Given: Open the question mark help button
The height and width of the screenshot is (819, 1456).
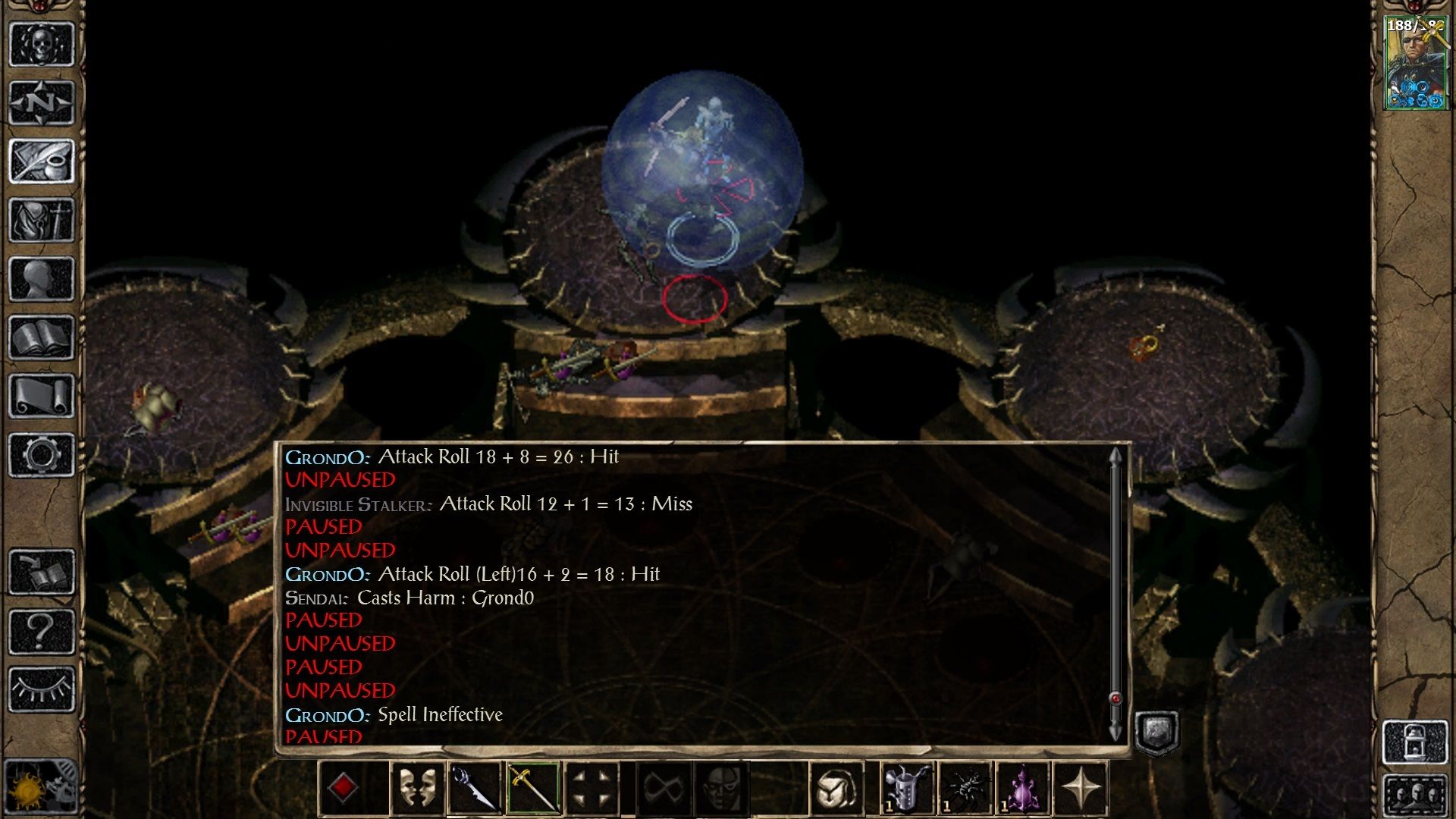Looking at the screenshot, I should [x=41, y=631].
